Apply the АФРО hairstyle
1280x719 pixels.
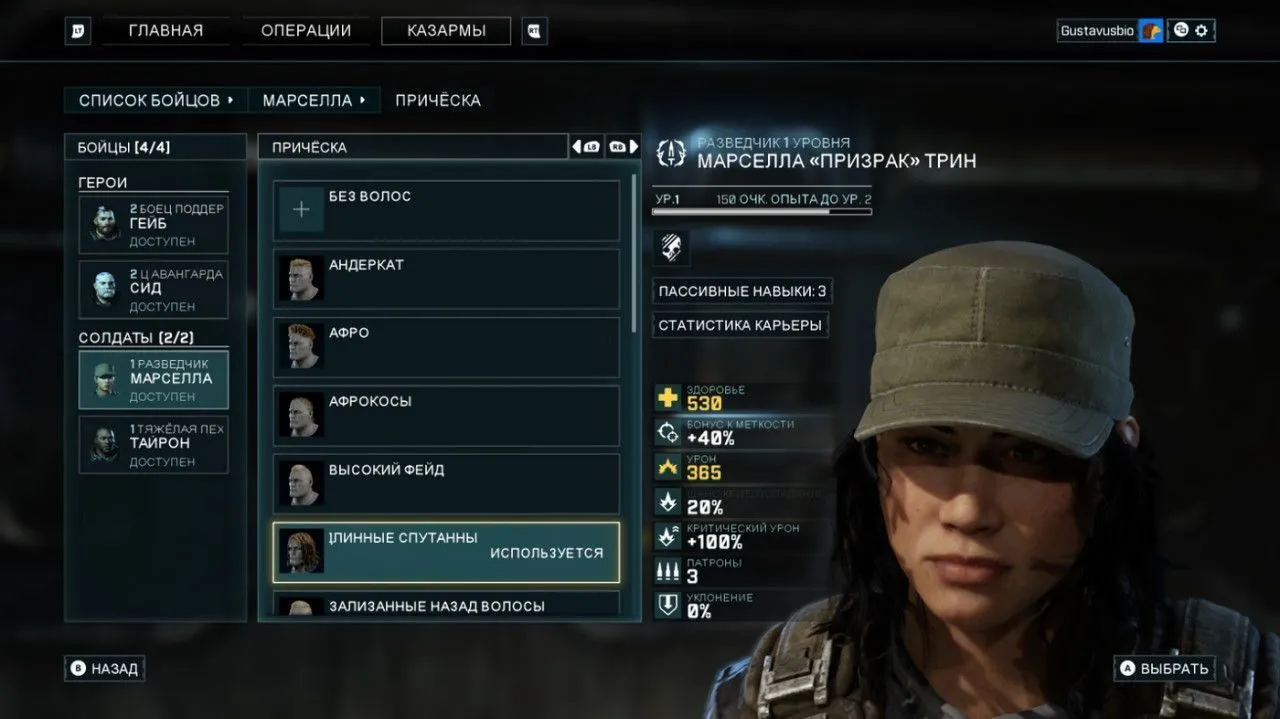[x=446, y=347]
